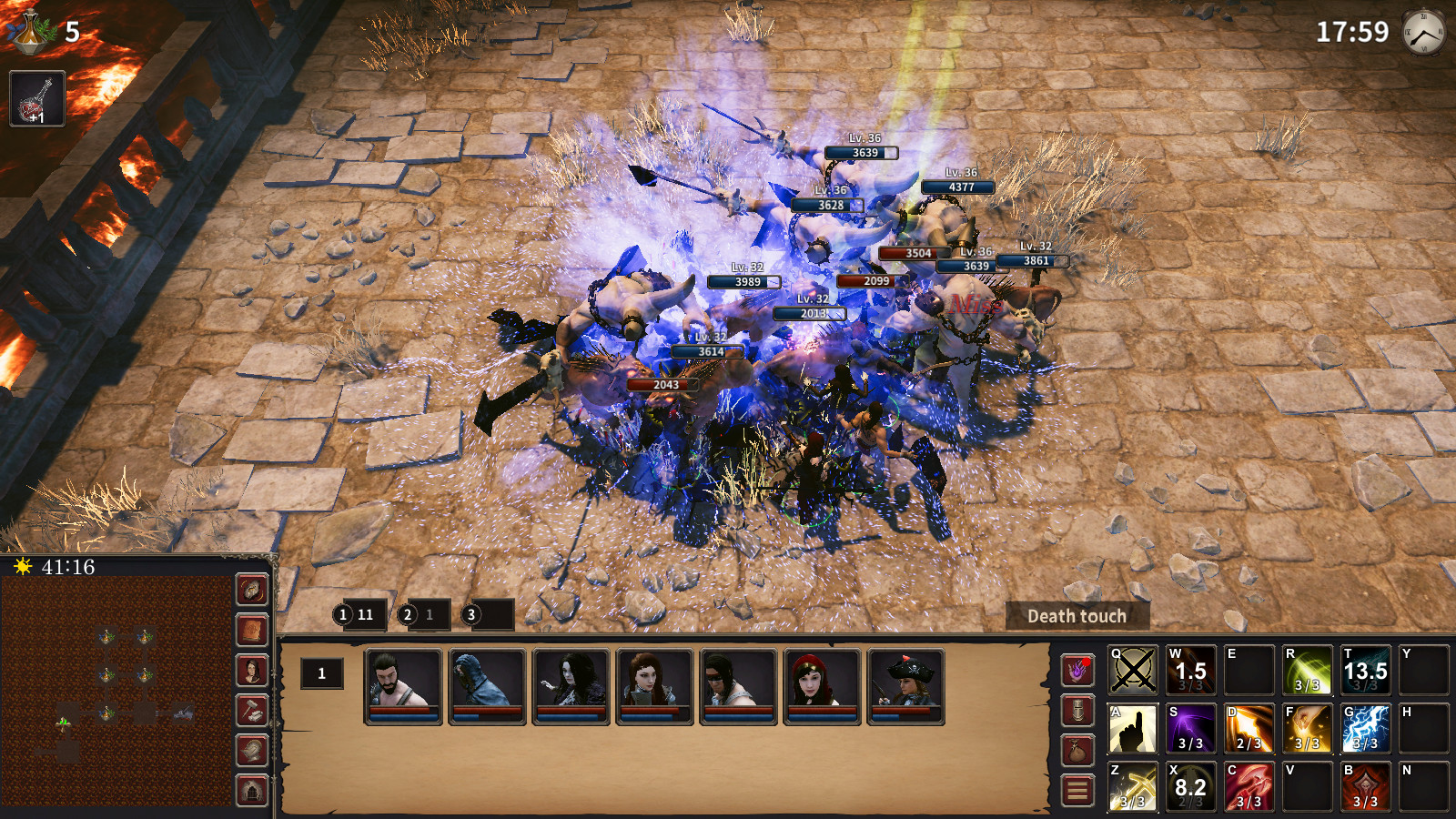Open the loot bag inventory panel

[1079, 750]
